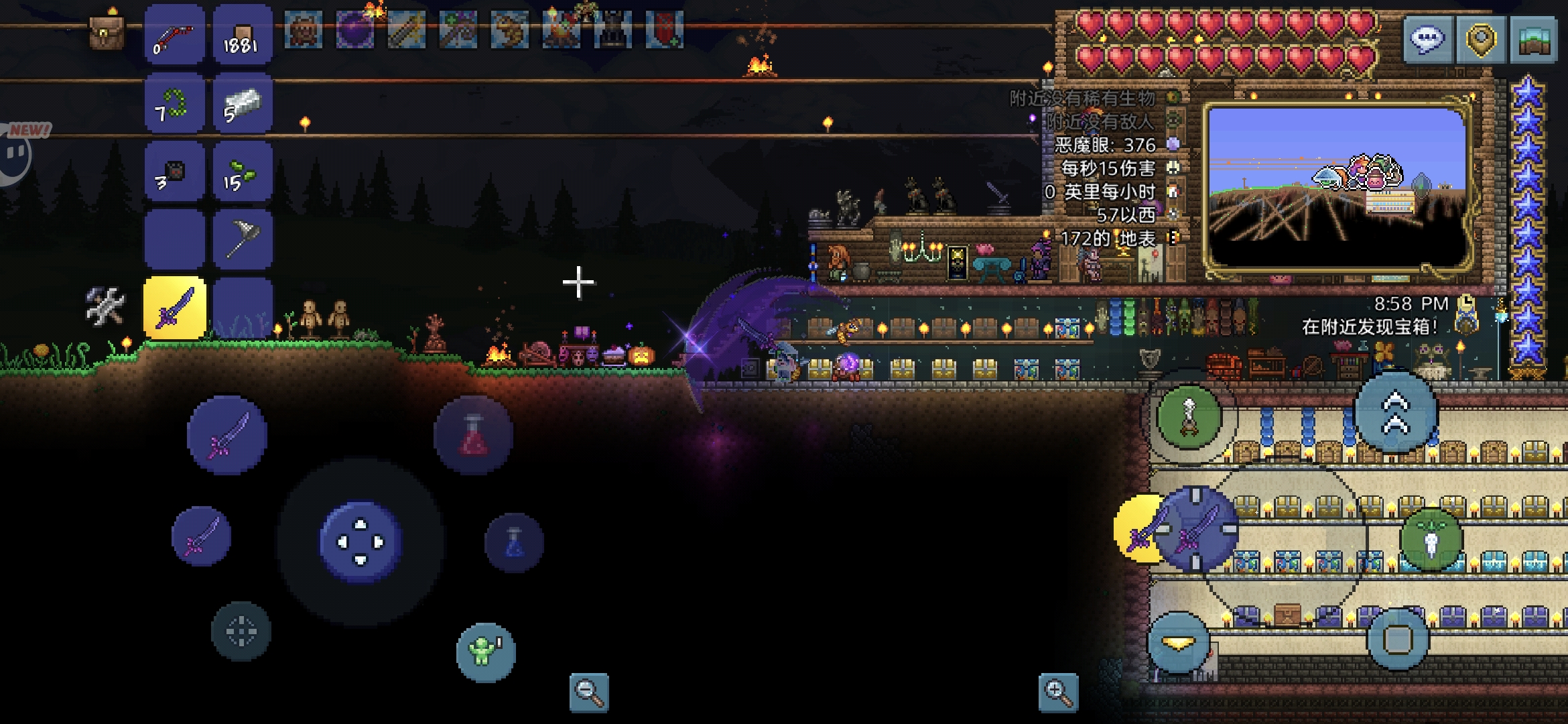The width and height of the screenshot is (1568, 724).
Task: Zoom in with the plus magnifier
Action: click(1058, 692)
